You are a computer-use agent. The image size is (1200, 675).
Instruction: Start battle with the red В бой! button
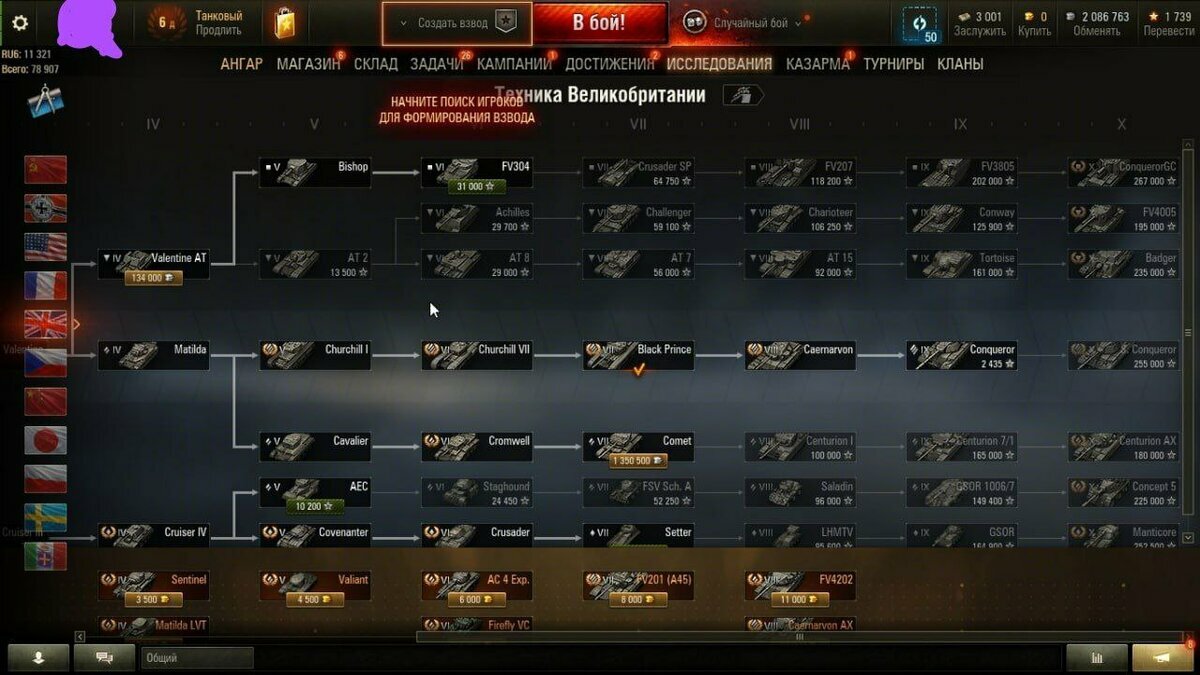click(599, 23)
